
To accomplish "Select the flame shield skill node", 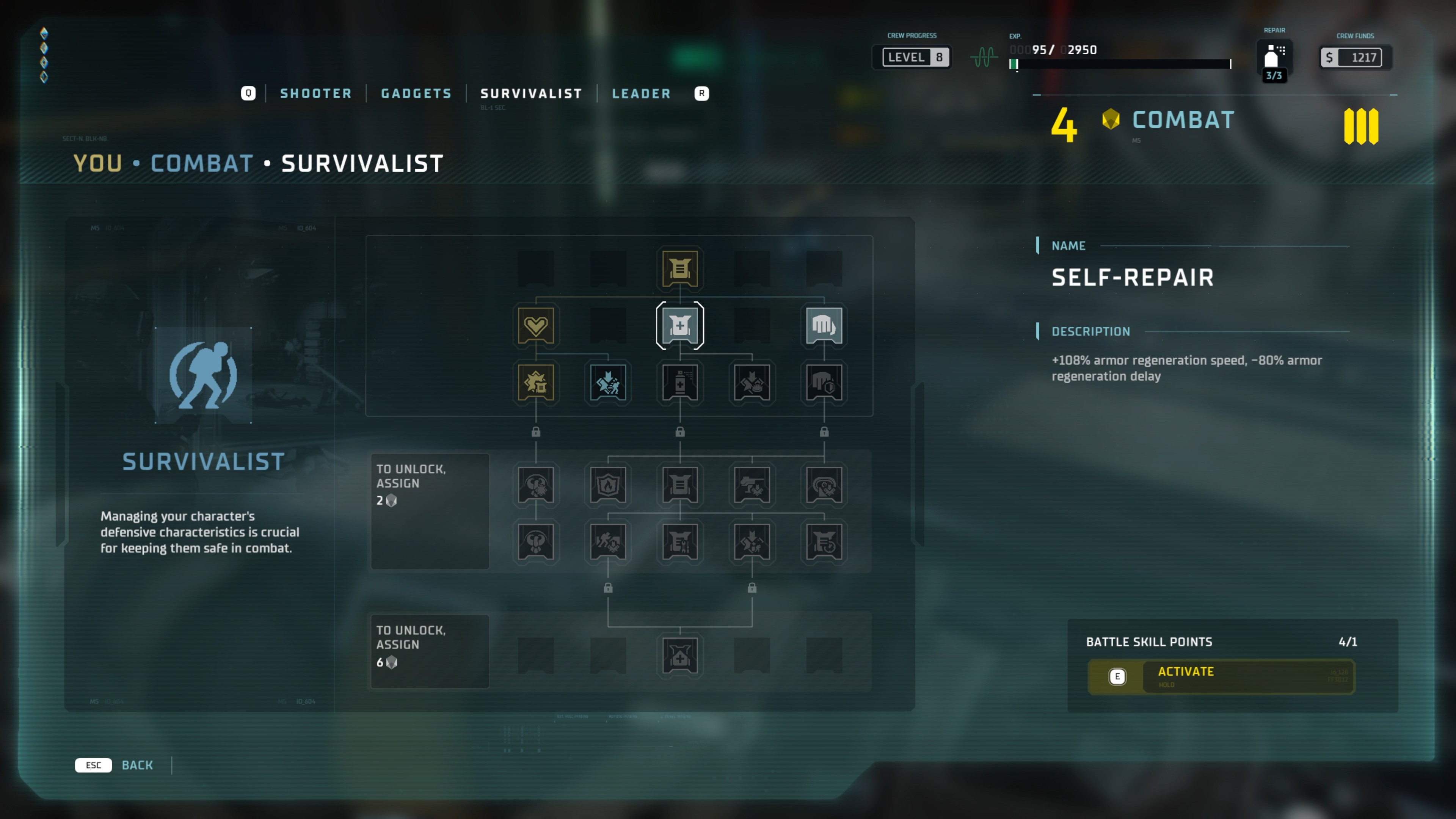I will click(607, 485).
